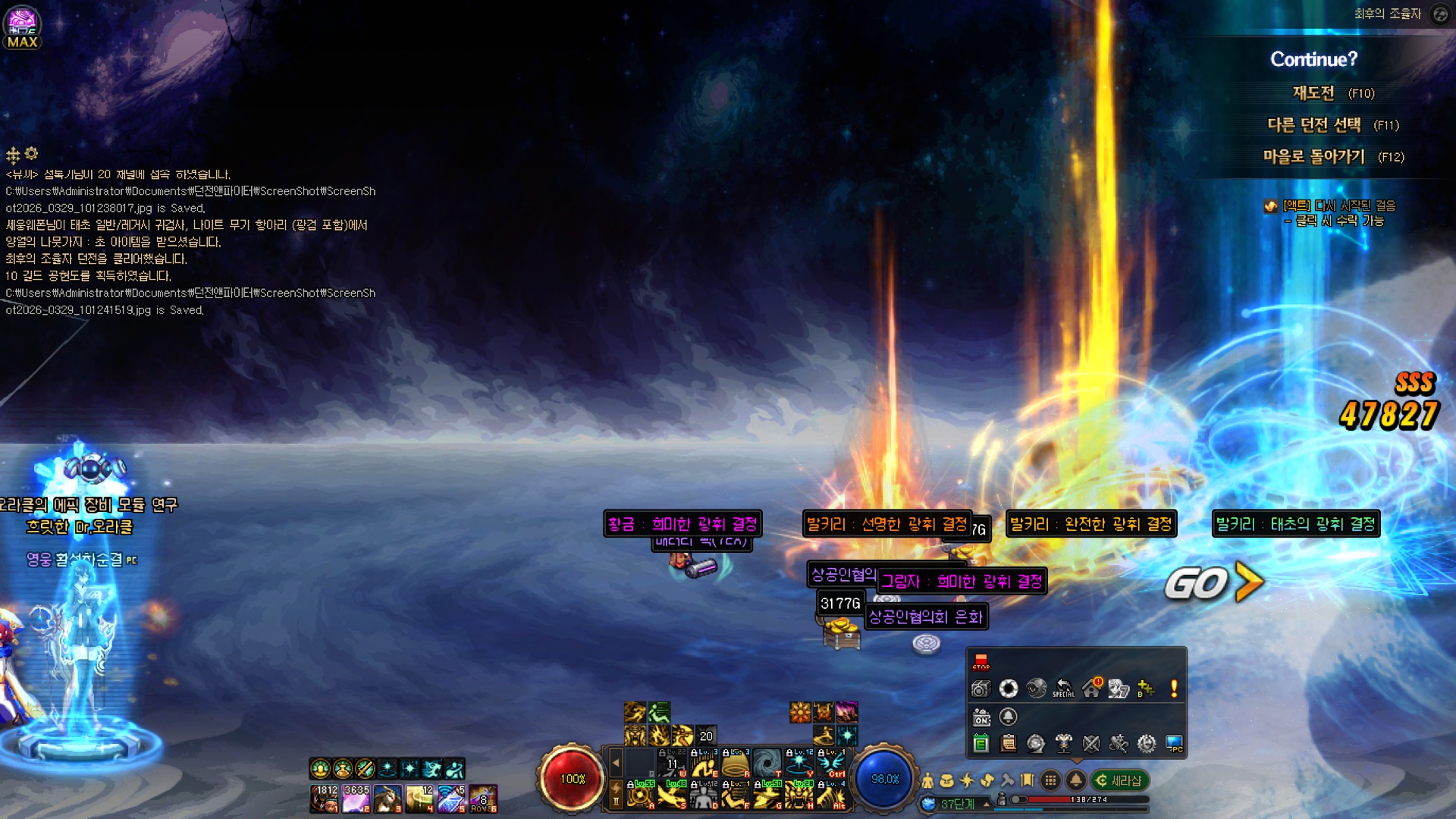Click the red STOP icon
The height and width of the screenshot is (819, 1456).
pos(981,662)
